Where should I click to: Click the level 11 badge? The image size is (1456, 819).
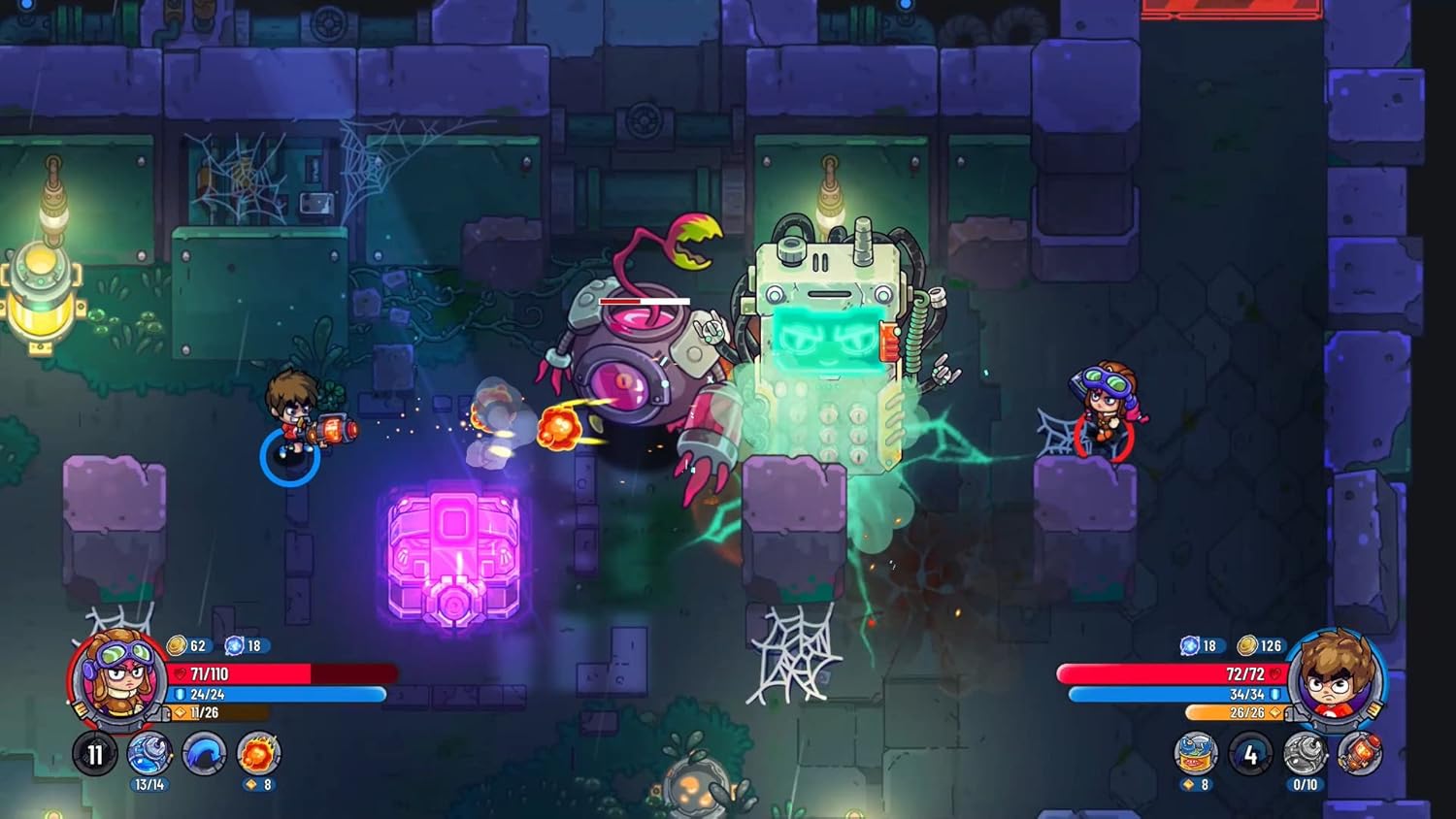point(94,753)
